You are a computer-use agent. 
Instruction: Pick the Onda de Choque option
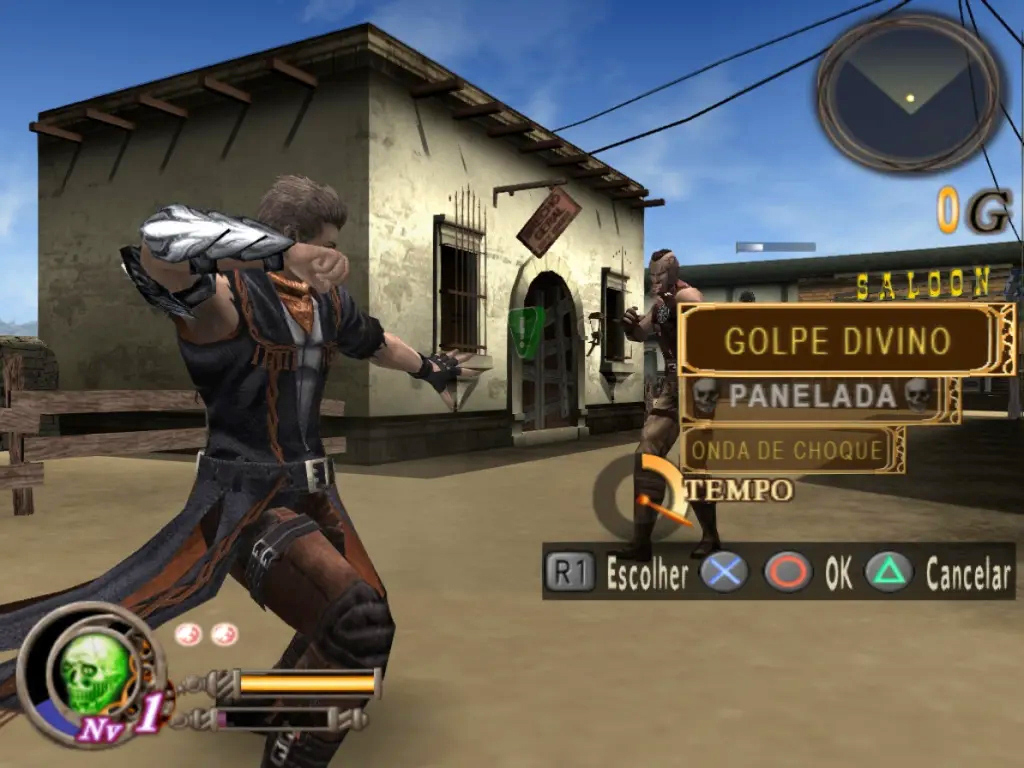click(x=788, y=450)
